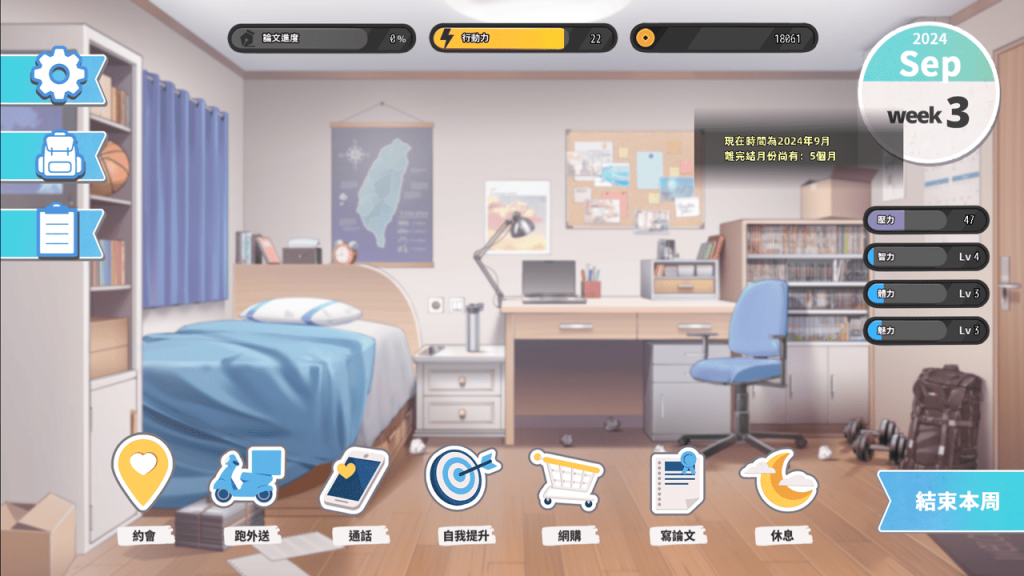Go on a date (約會)

(143, 474)
